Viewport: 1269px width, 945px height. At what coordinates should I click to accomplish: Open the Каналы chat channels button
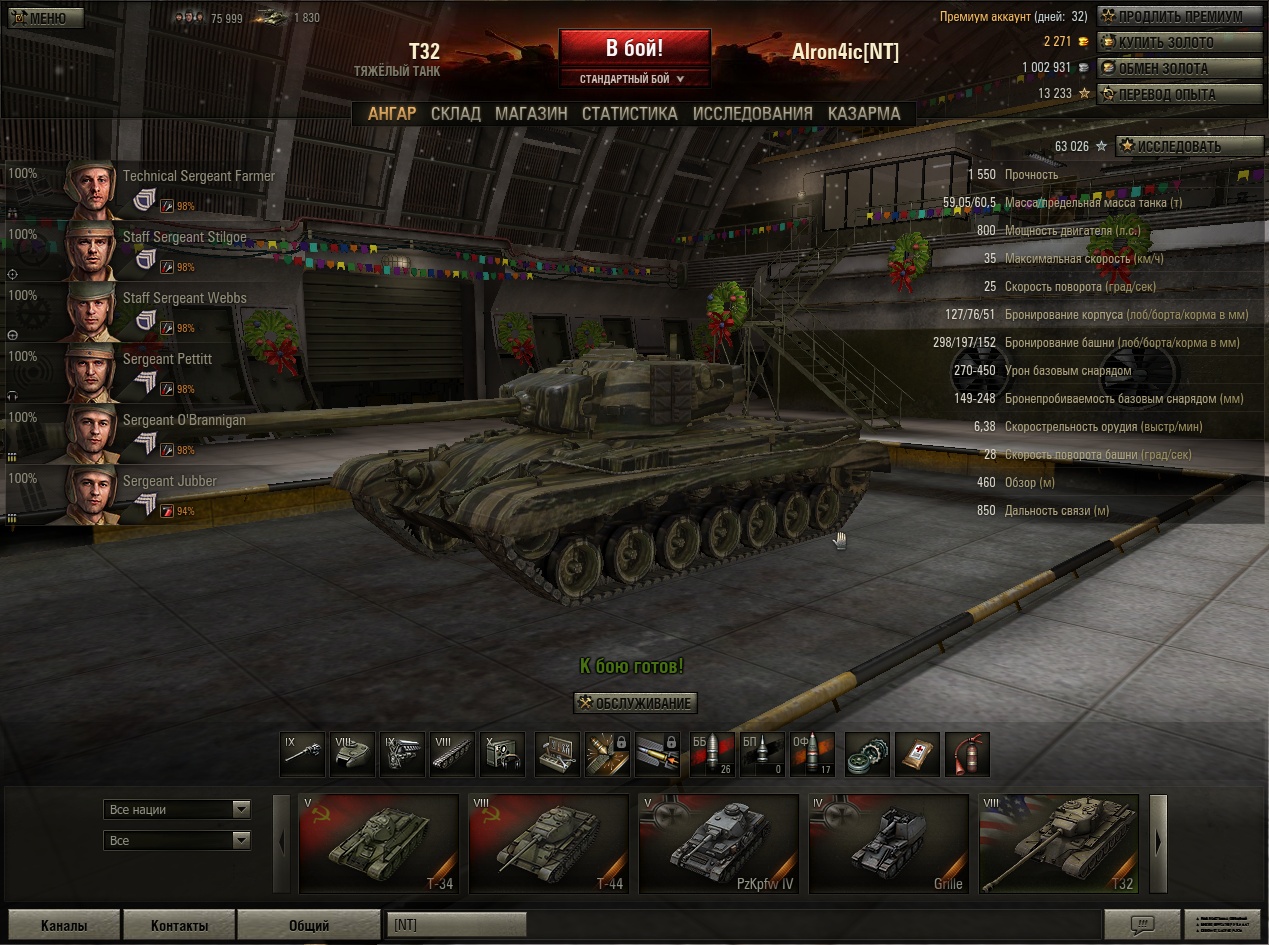click(x=63, y=925)
